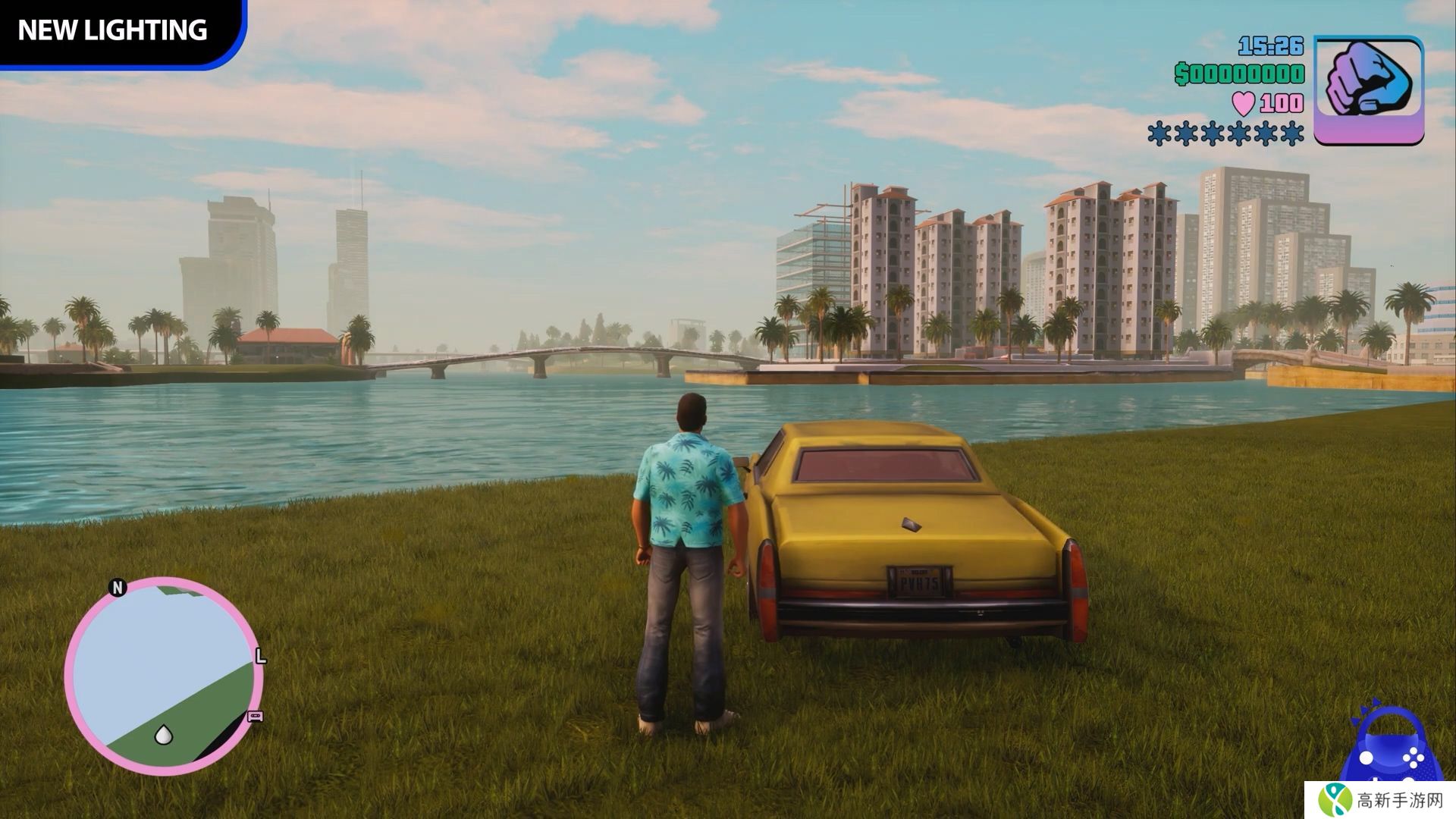This screenshot has height=819, width=1456.
Task: Click the North compass marker on minimap
Action: pos(117,588)
